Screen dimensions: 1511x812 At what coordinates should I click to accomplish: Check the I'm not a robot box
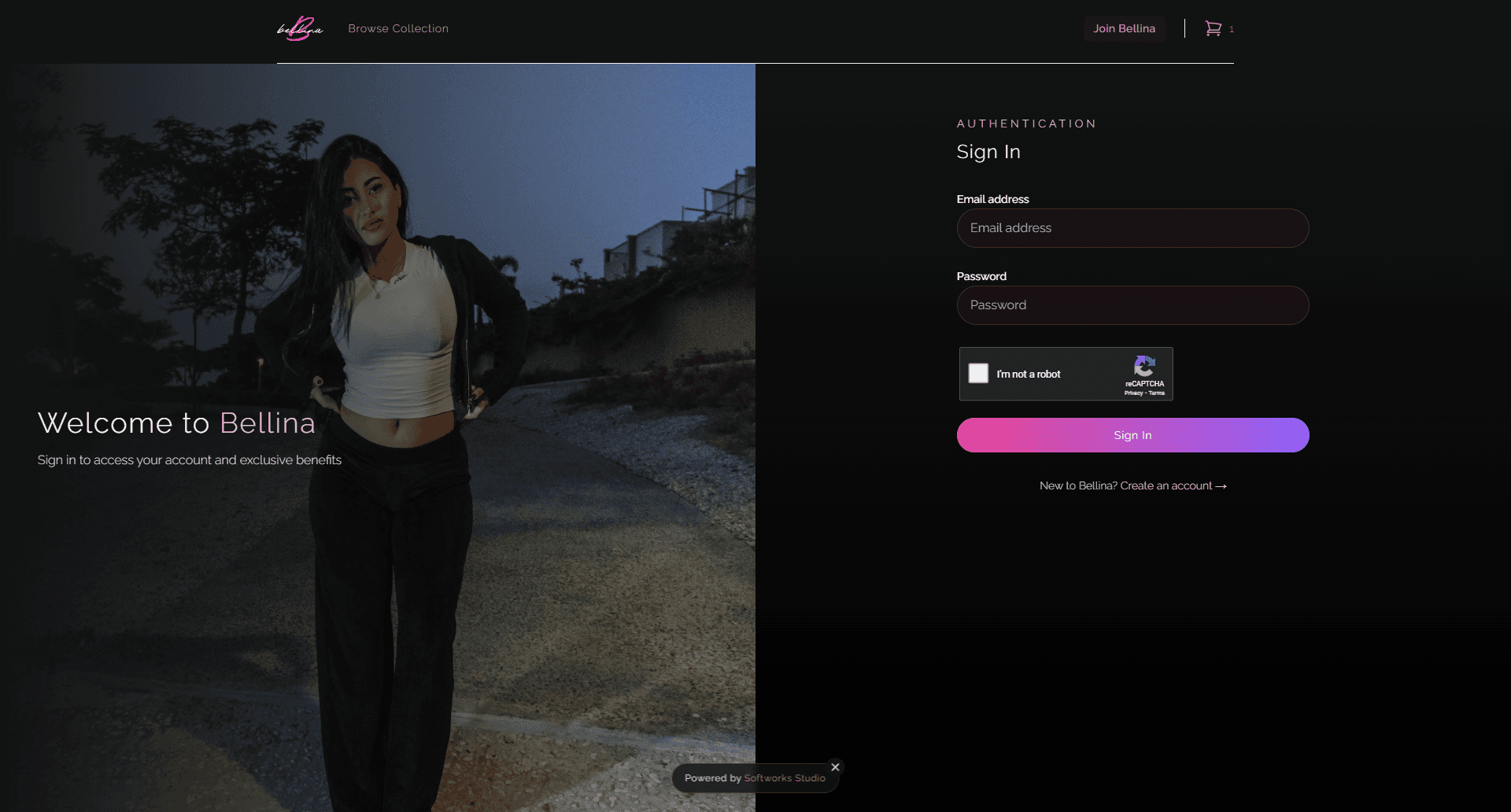(x=978, y=374)
